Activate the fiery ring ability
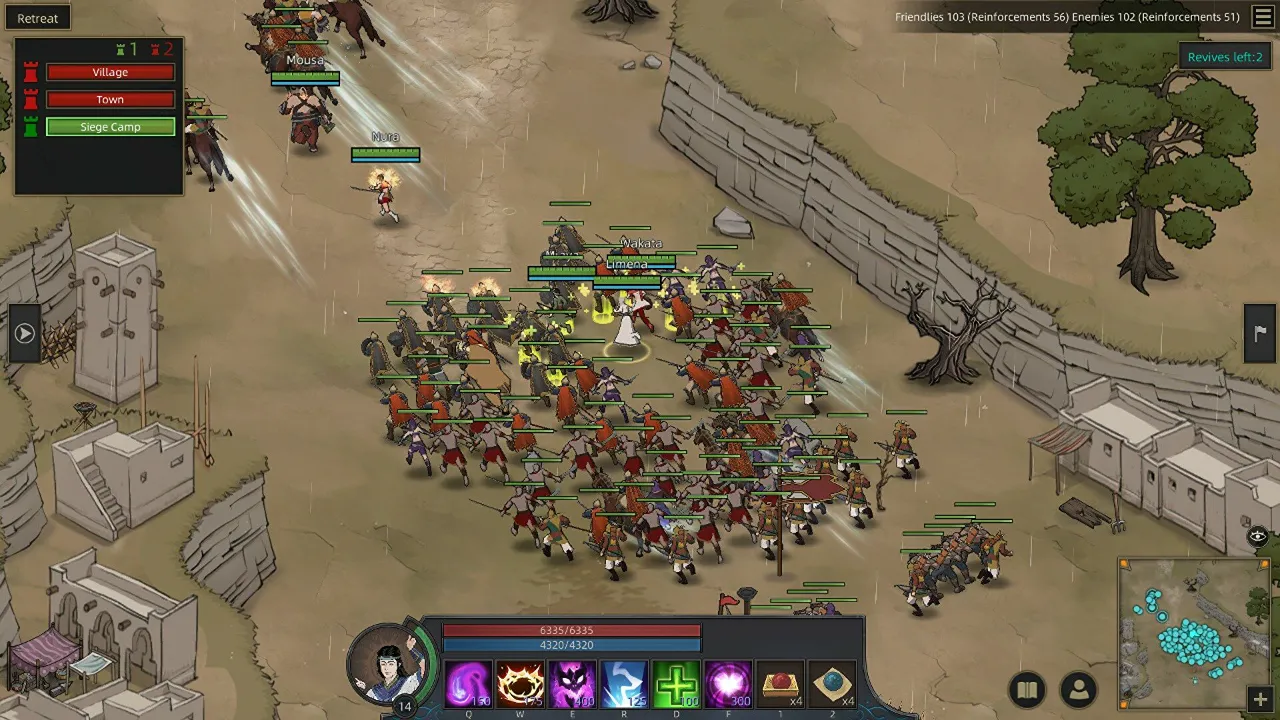The height and width of the screenshot is (720, 1280). 520,685
